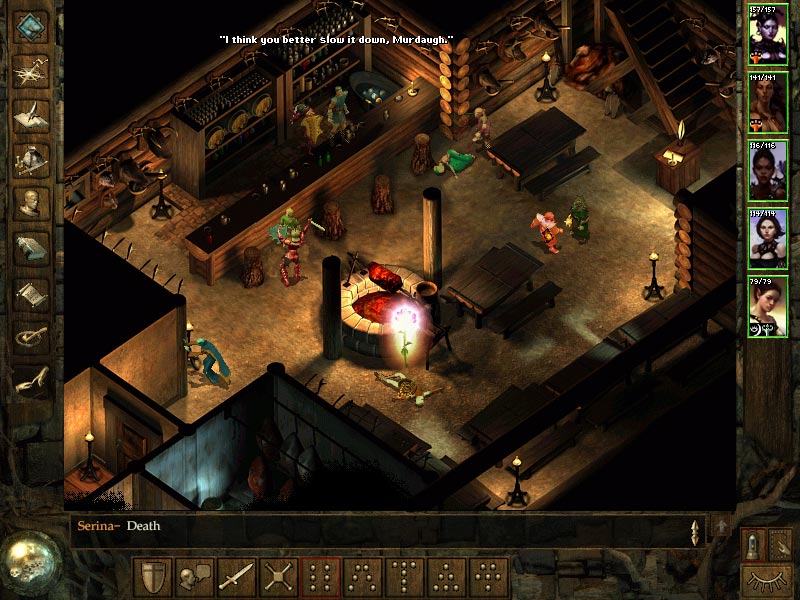Rest the party with closed-eye button
This screenshot has width=800, height=600.
point(766,580)
